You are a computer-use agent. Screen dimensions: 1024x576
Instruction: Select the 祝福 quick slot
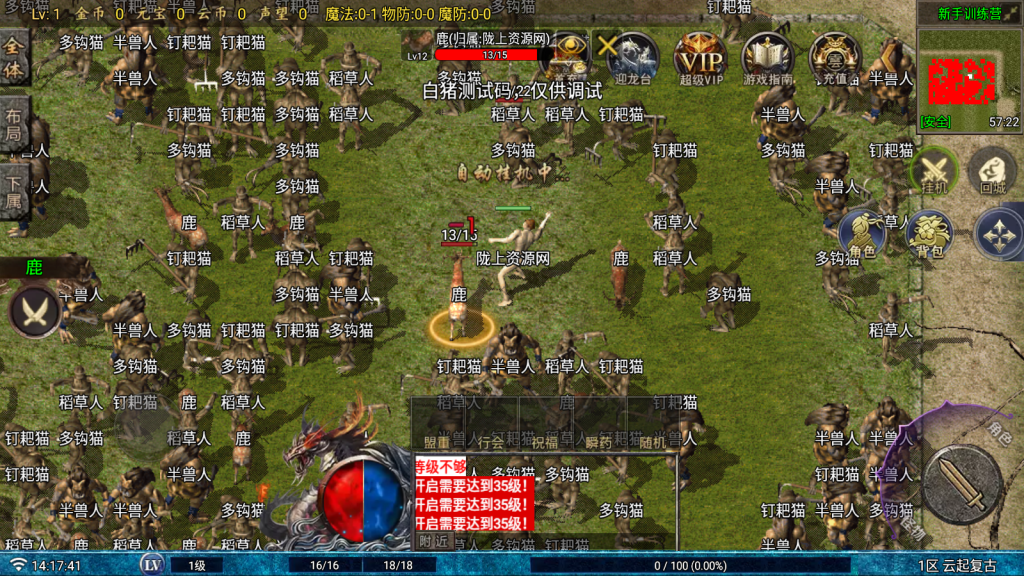pyautogui.click(x=545, y=441)
